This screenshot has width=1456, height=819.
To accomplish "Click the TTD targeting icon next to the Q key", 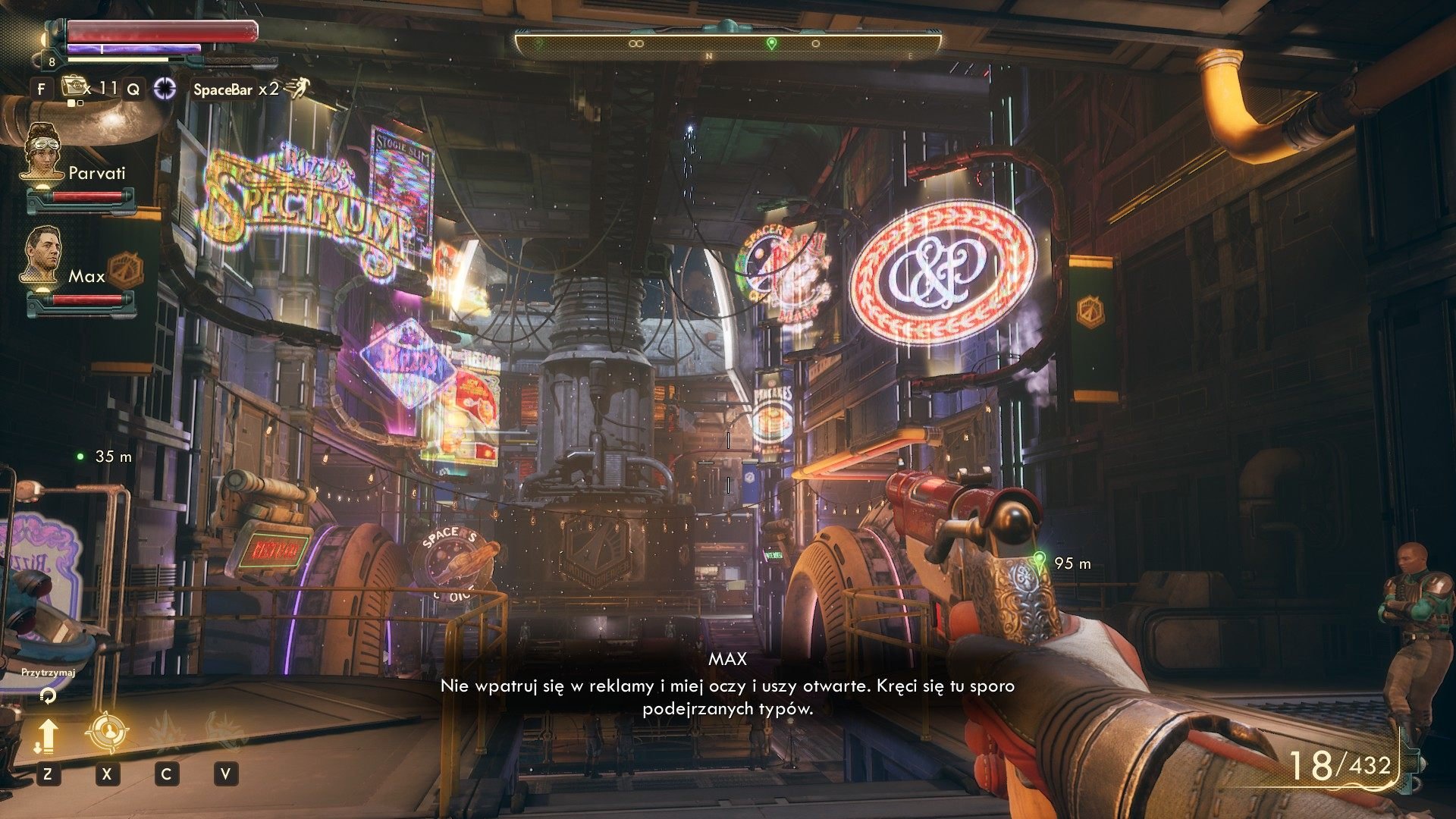I will [x=165, y=89].
